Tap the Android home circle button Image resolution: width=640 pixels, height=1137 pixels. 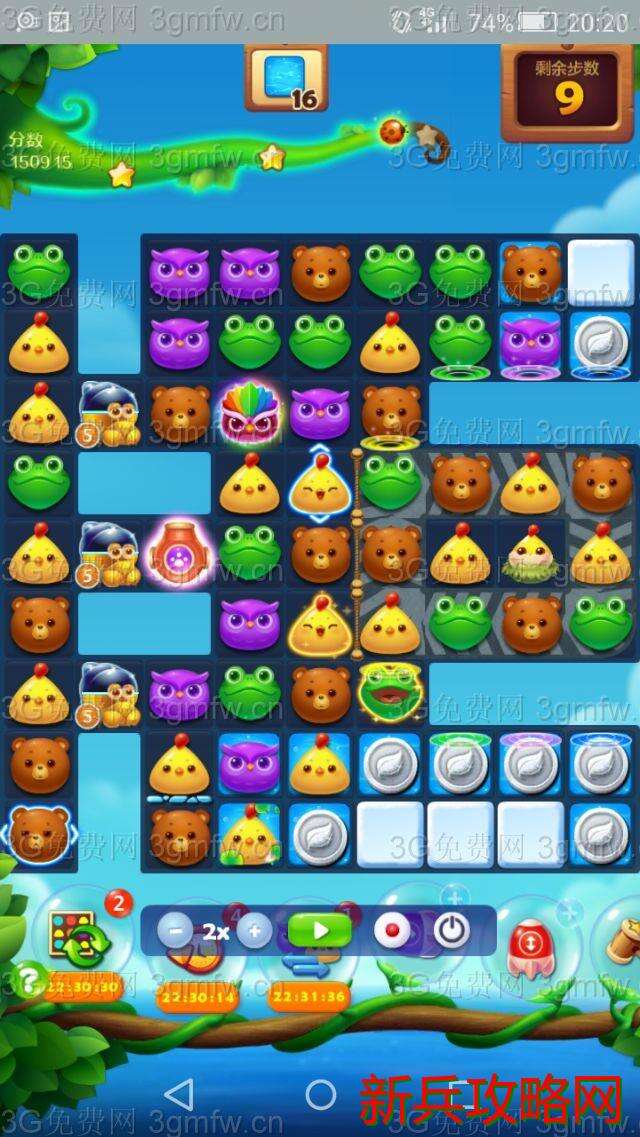321,1094
